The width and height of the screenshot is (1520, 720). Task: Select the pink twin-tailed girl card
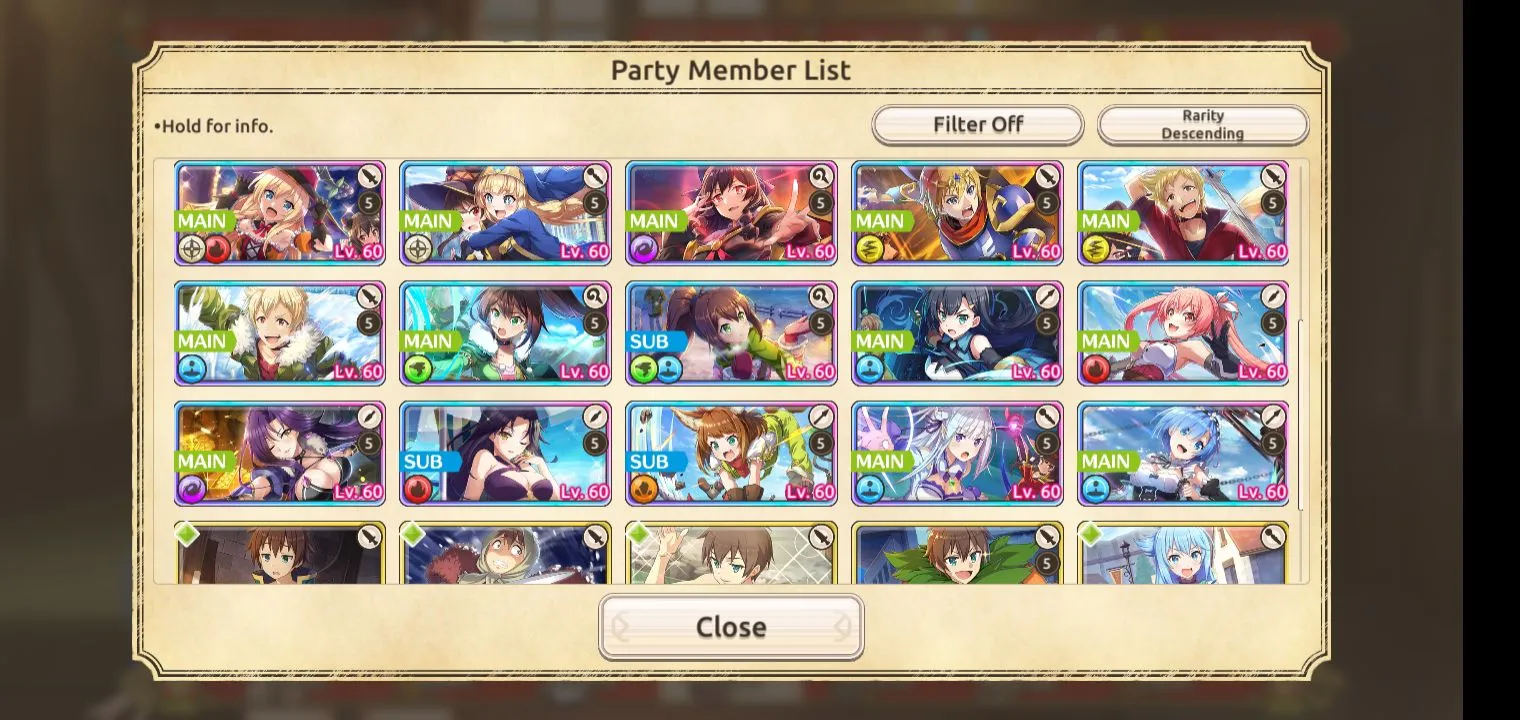coord(1183,334)
